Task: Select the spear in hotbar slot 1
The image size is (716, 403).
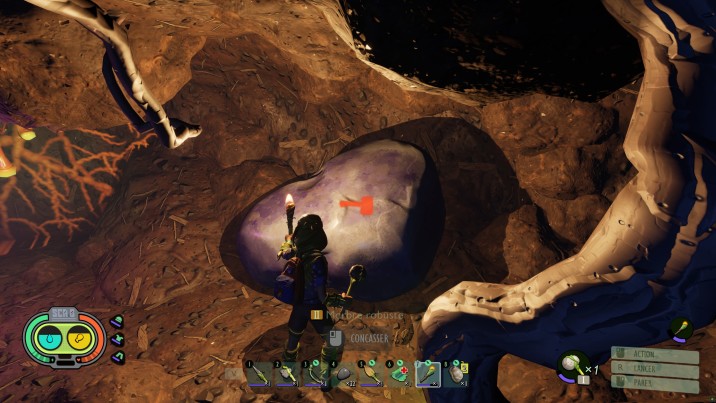Action: [259, 374]
